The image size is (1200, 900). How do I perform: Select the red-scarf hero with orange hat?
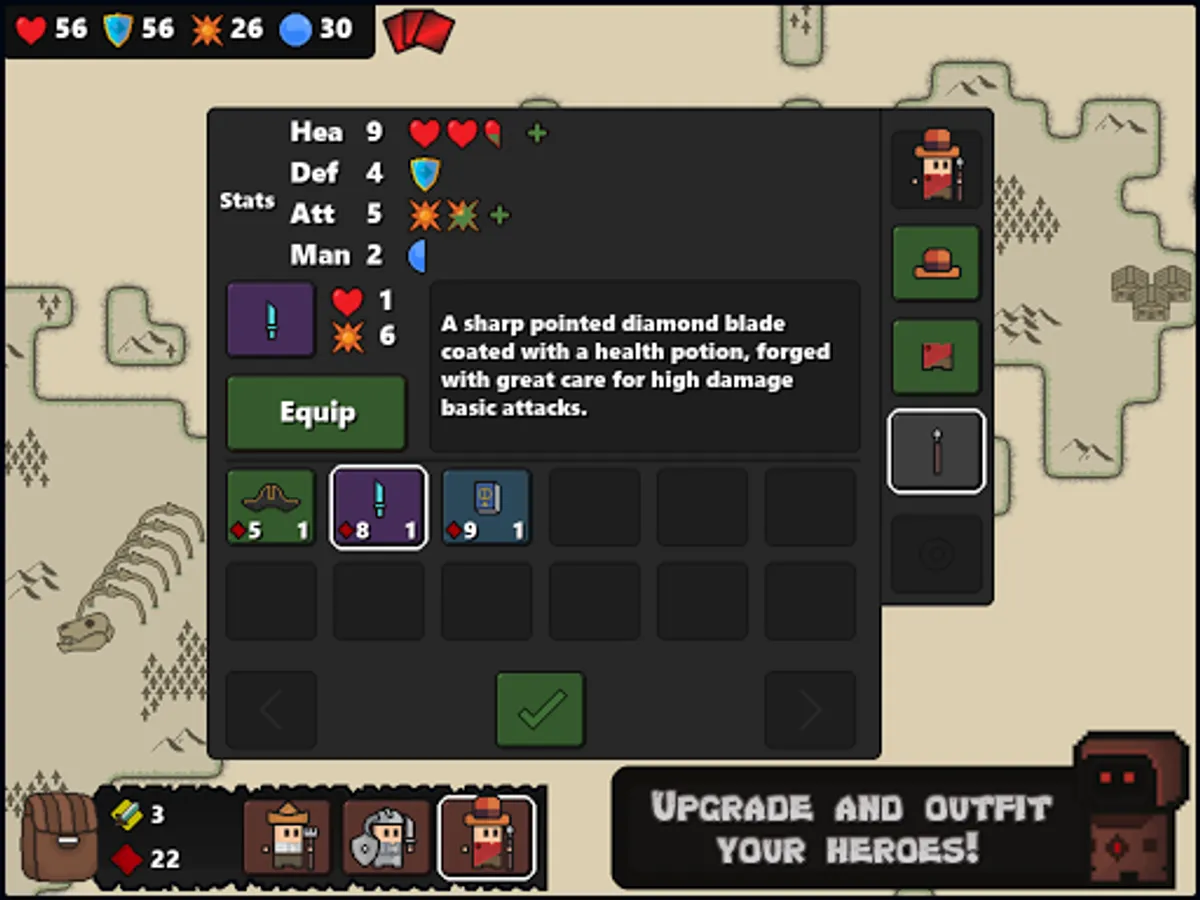click(487, 837)
